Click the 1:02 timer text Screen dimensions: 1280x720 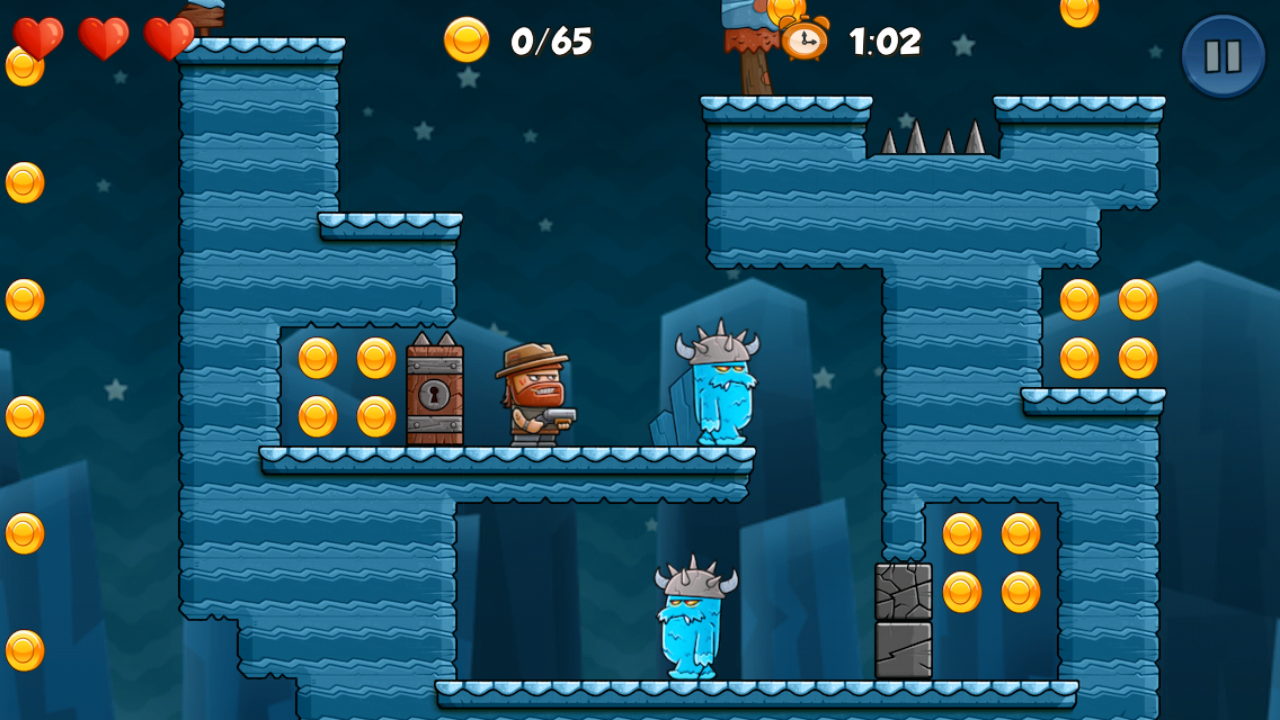(x=884, y=43)
